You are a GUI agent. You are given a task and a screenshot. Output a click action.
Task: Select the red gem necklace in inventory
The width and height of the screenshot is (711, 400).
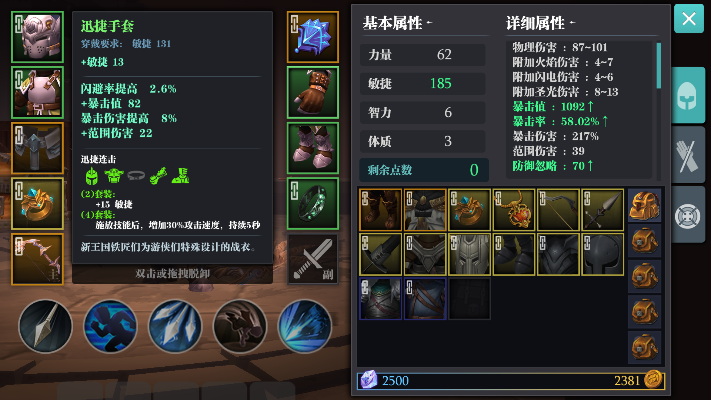point(514,210)
